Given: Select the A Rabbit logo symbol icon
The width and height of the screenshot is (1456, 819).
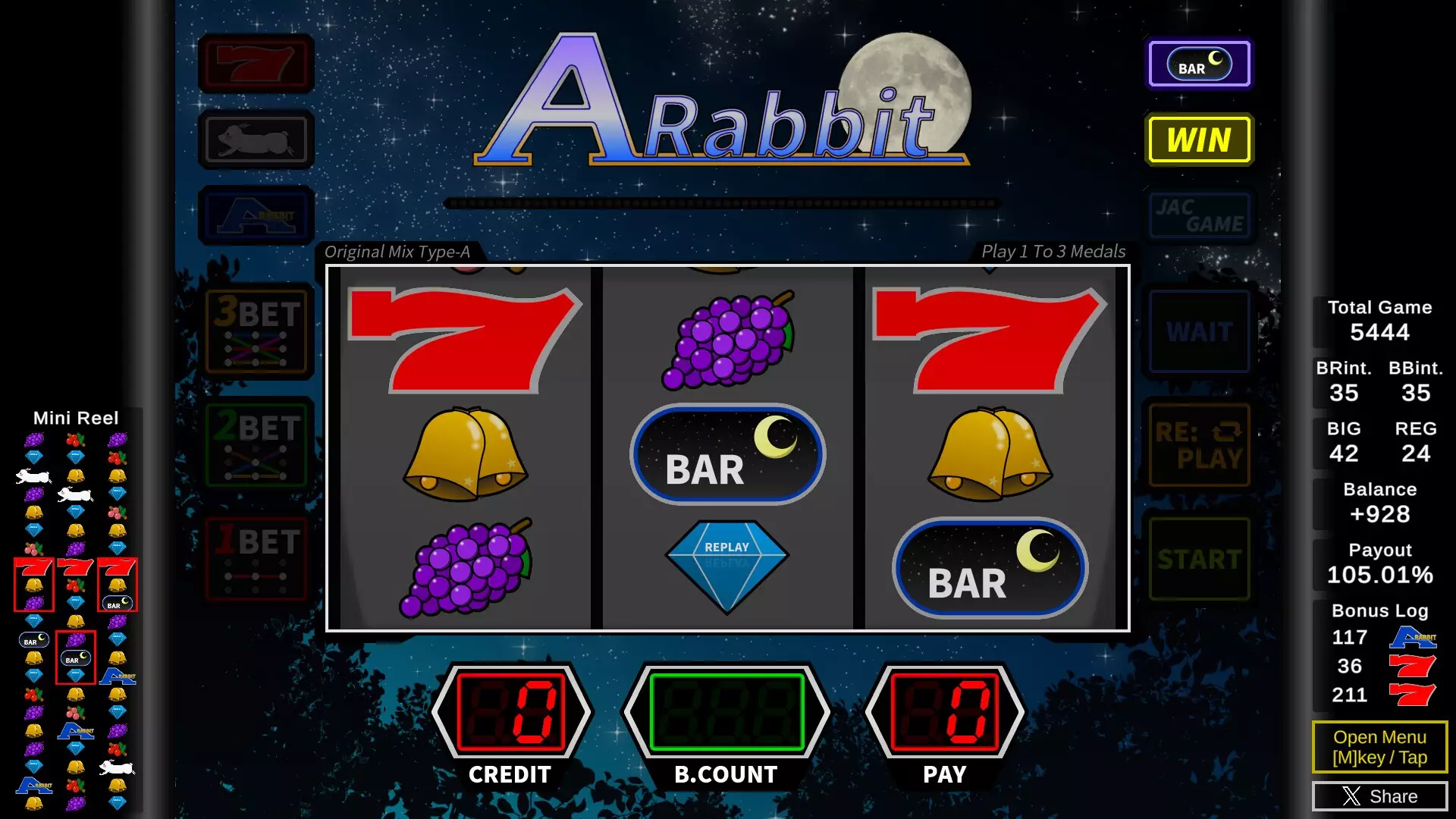Looking at the screenshot, I should pyautogui.click(x=255, y=215).
